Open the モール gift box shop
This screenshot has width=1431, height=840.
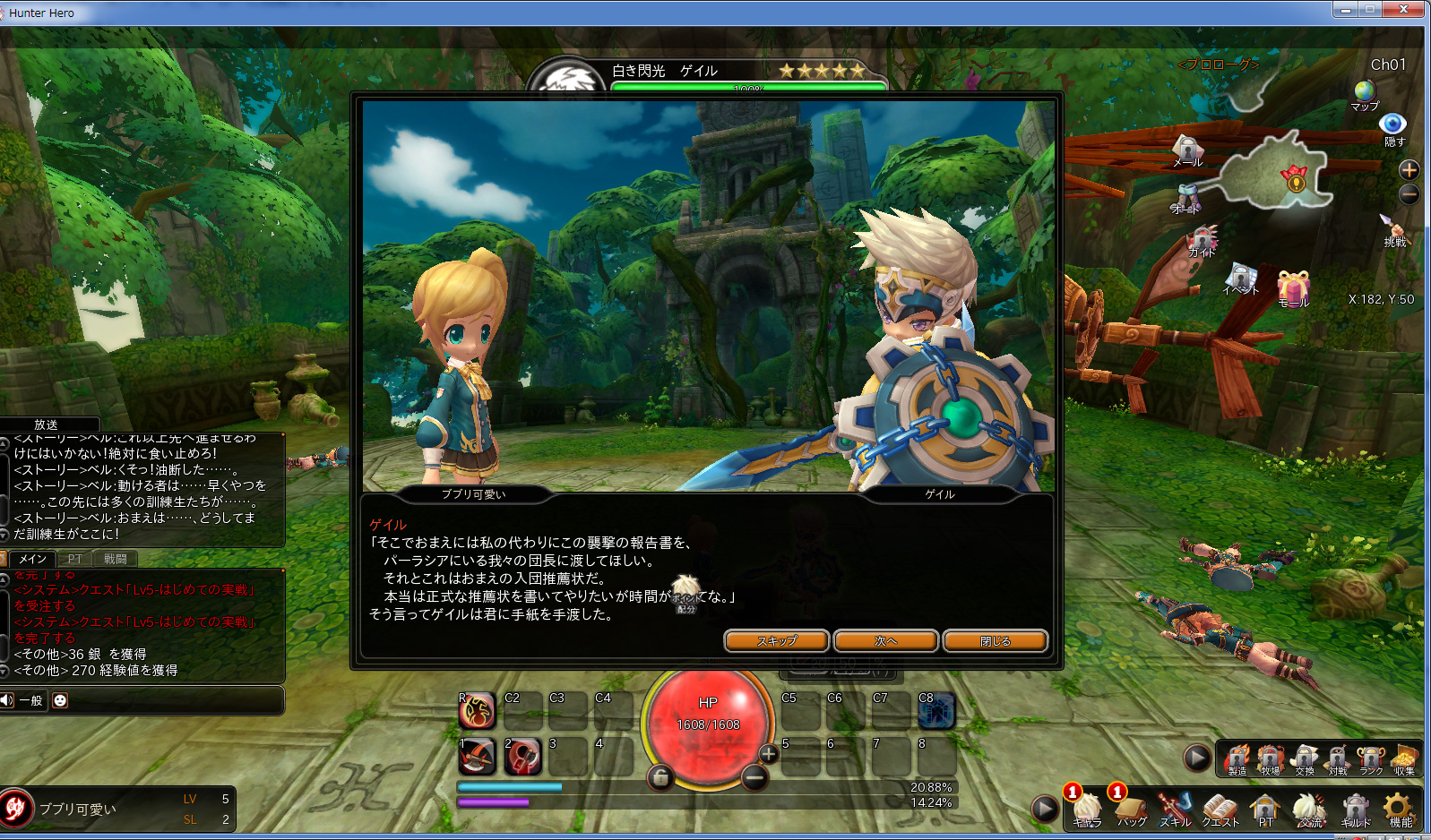(x=1293, y=288)
